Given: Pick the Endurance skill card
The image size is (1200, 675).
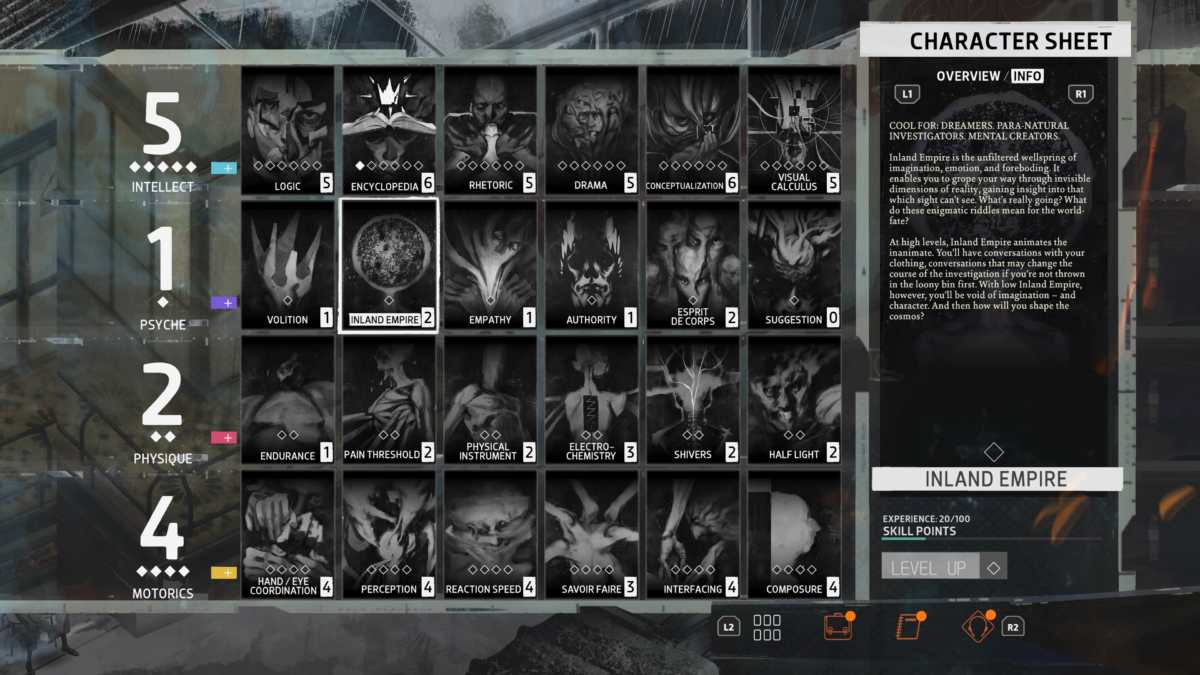Looking at the screenshot, I should [x=288, y=399].
